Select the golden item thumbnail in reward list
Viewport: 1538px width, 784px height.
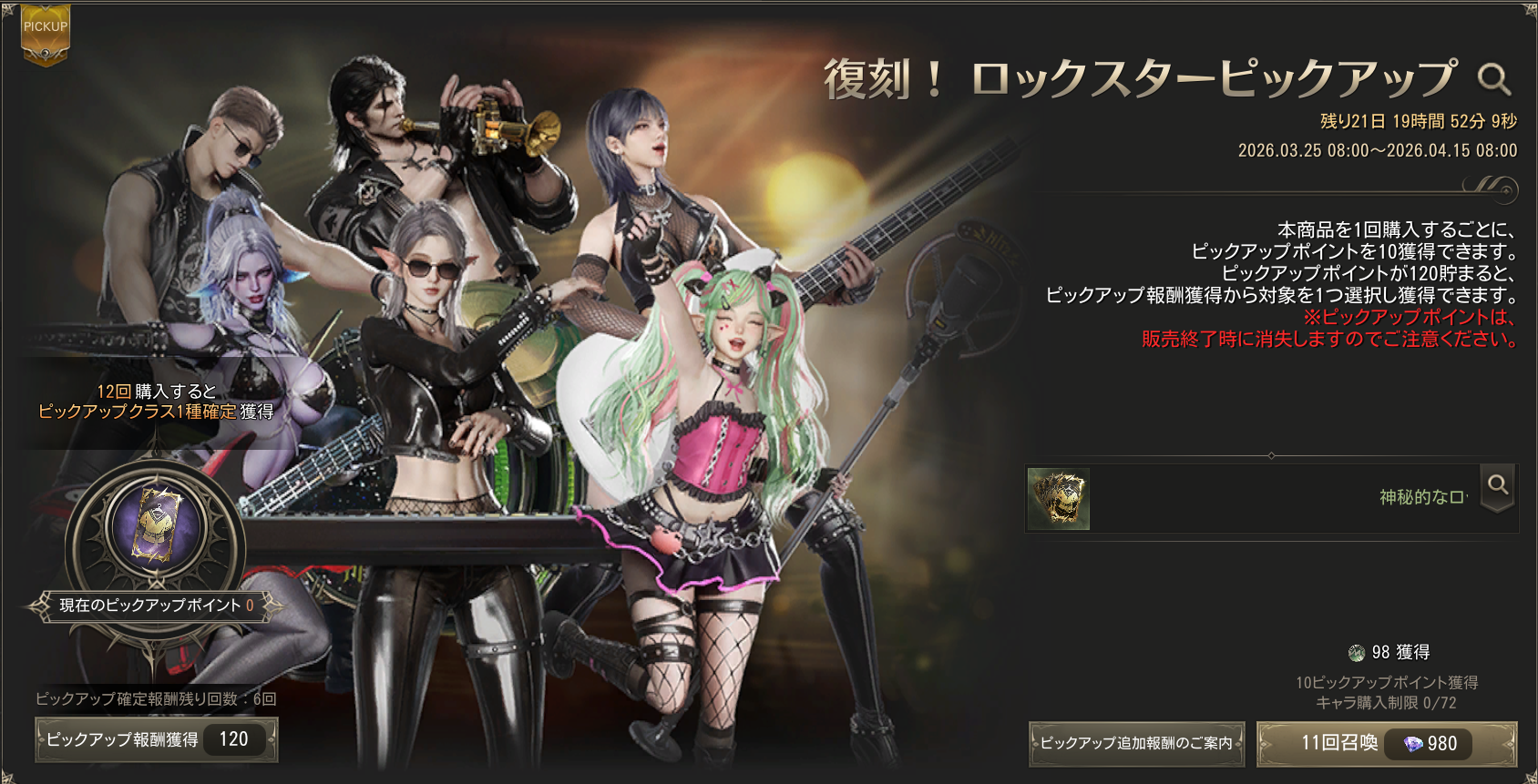coord(1058,498)
